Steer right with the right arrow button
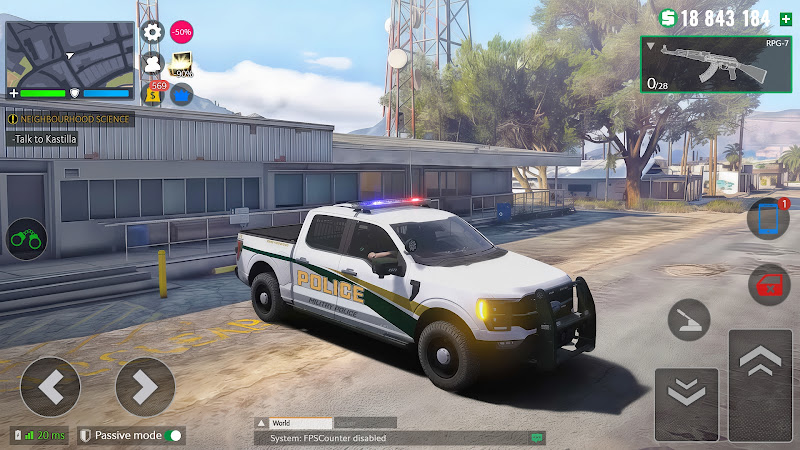 point(145,387)
